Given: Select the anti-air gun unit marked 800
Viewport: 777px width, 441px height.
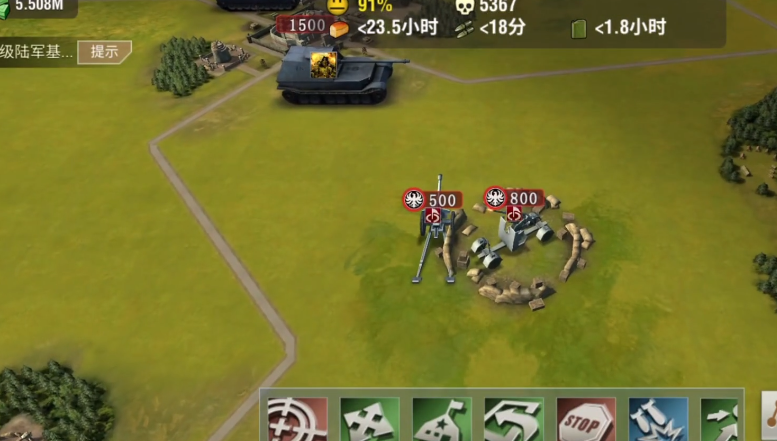Looking at the screenshot, I should (x=515, y=236).
